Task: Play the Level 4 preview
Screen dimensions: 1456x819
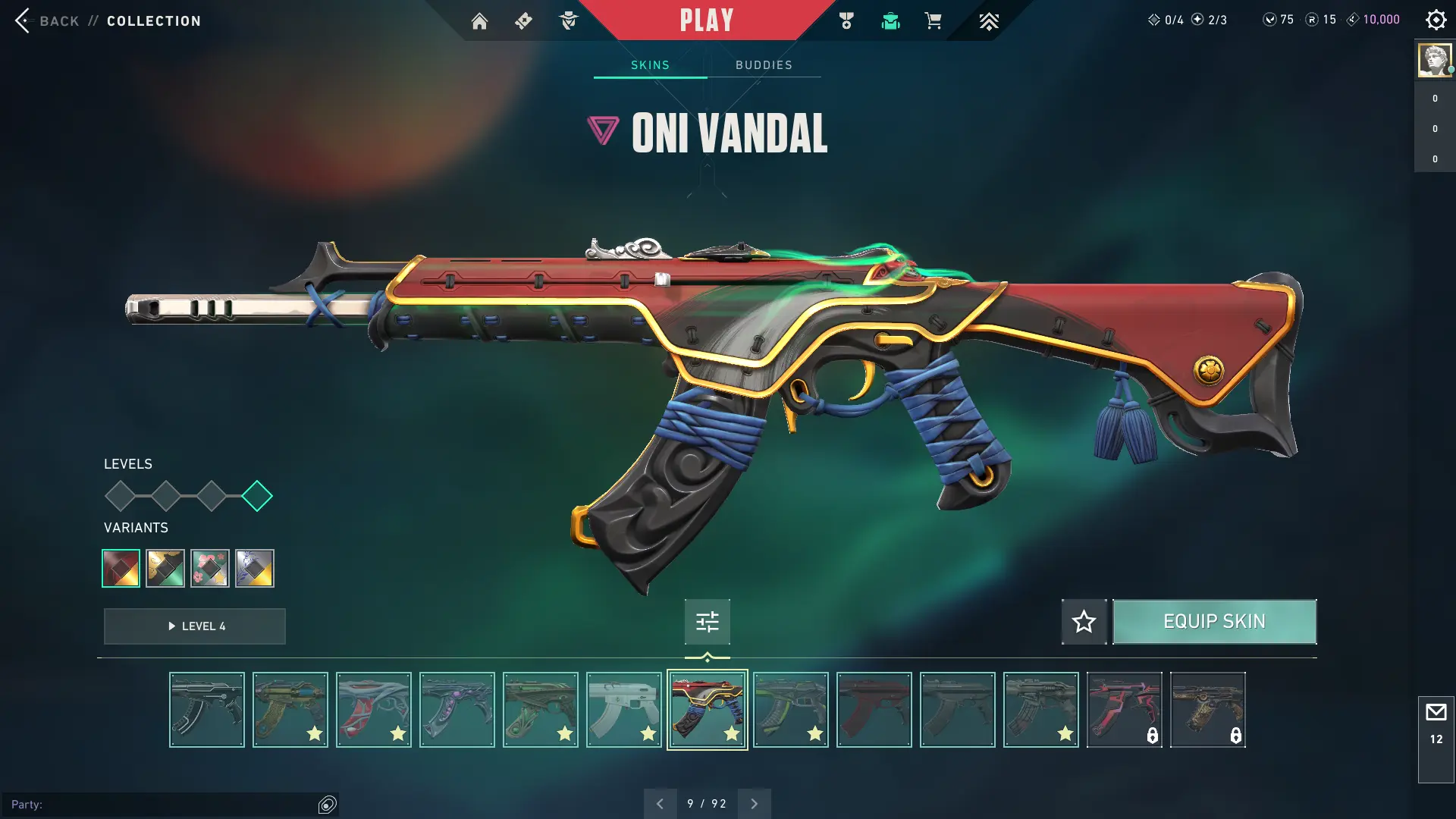Action: (195, 626)
